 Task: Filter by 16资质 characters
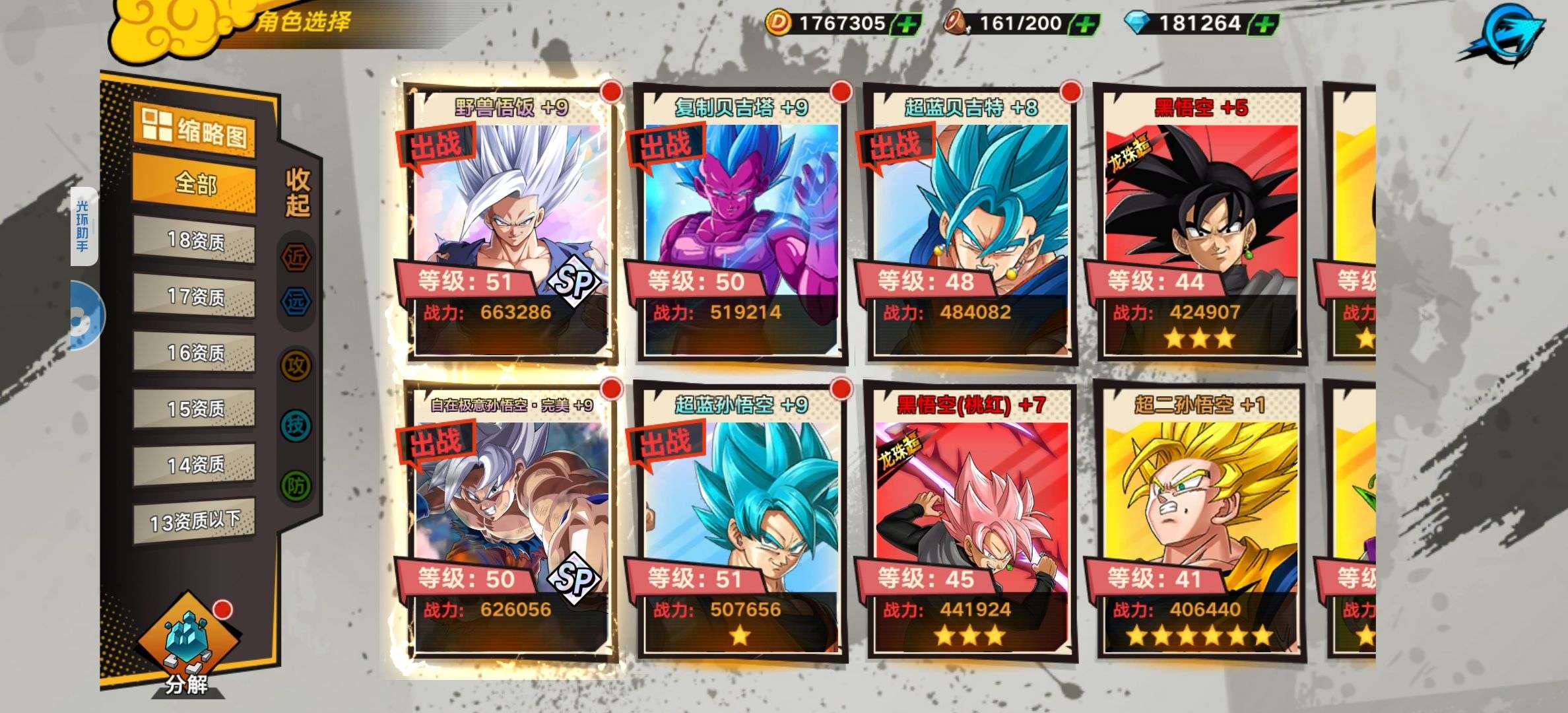pos(195,352)
